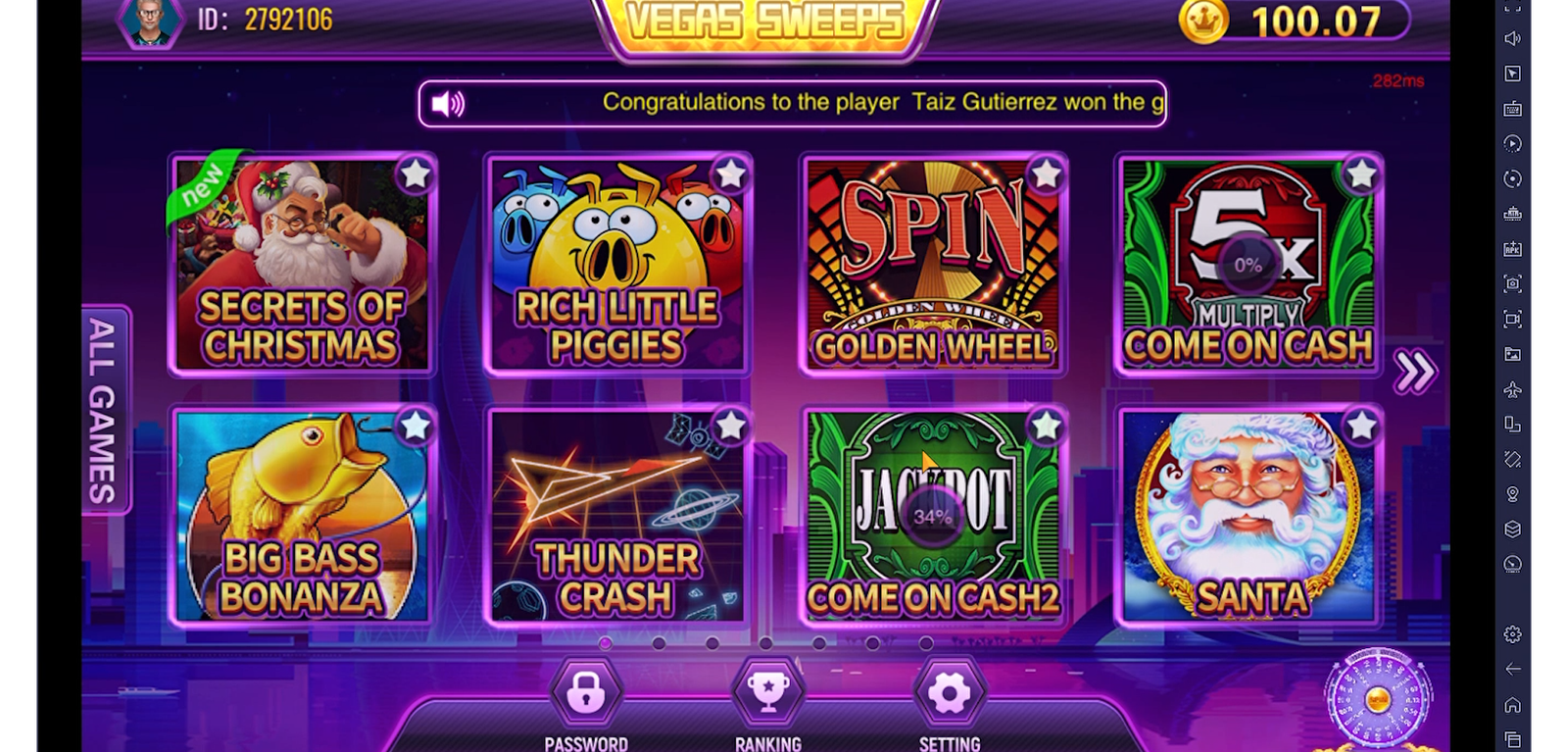Viewport: 1568px width, 752px height.
Task: Click the emulator home button
Action: click(1512, 704)
